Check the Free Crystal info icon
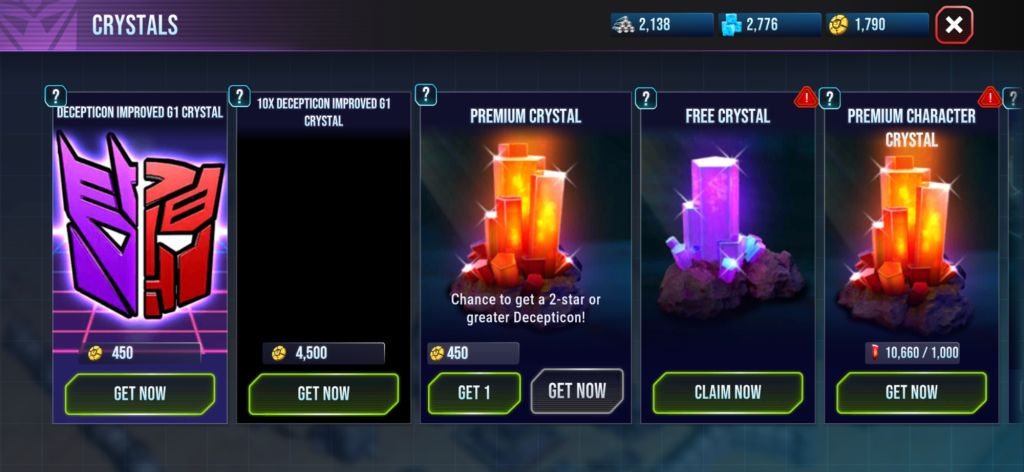The width and height of the screenshot is (1024, 472). click(x=646, y=98)
